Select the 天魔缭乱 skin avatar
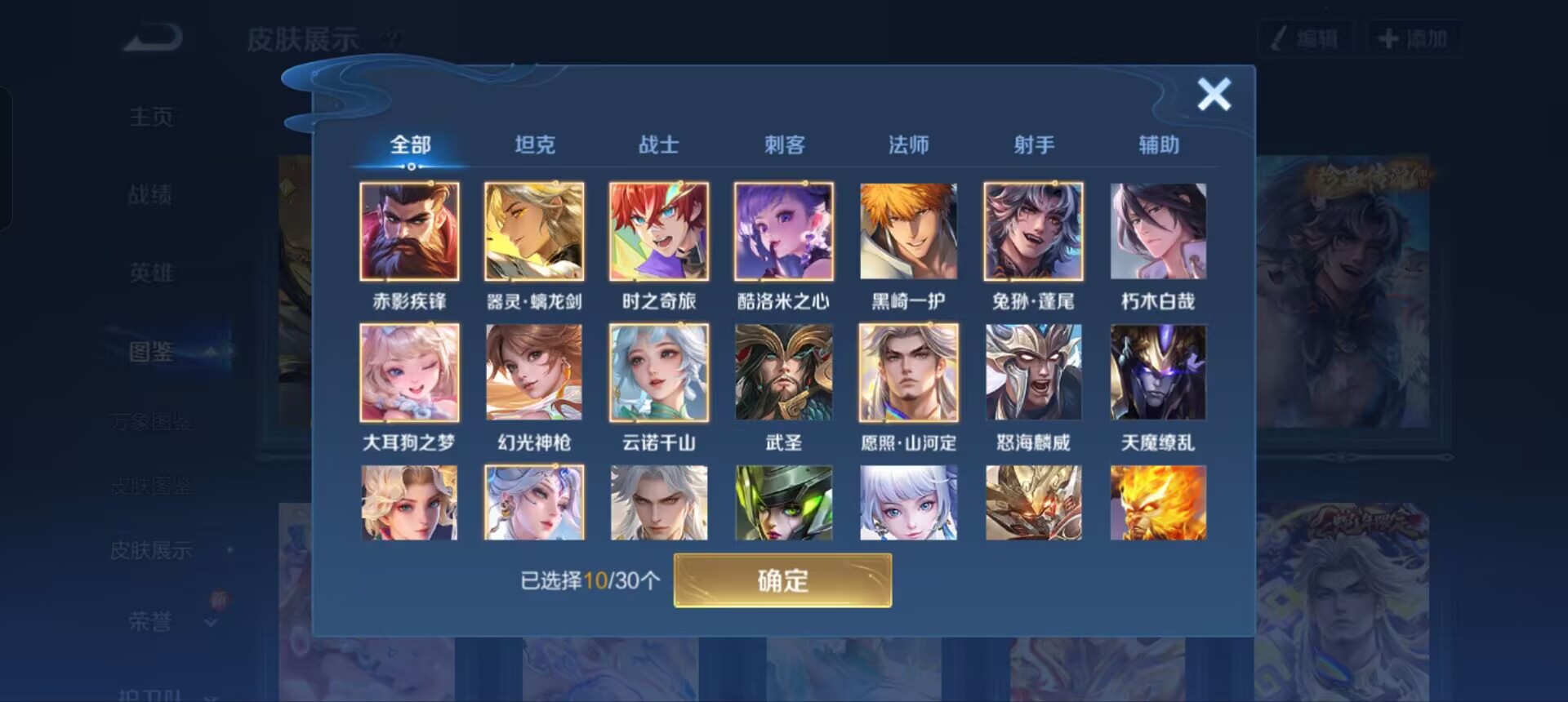 1157,373
